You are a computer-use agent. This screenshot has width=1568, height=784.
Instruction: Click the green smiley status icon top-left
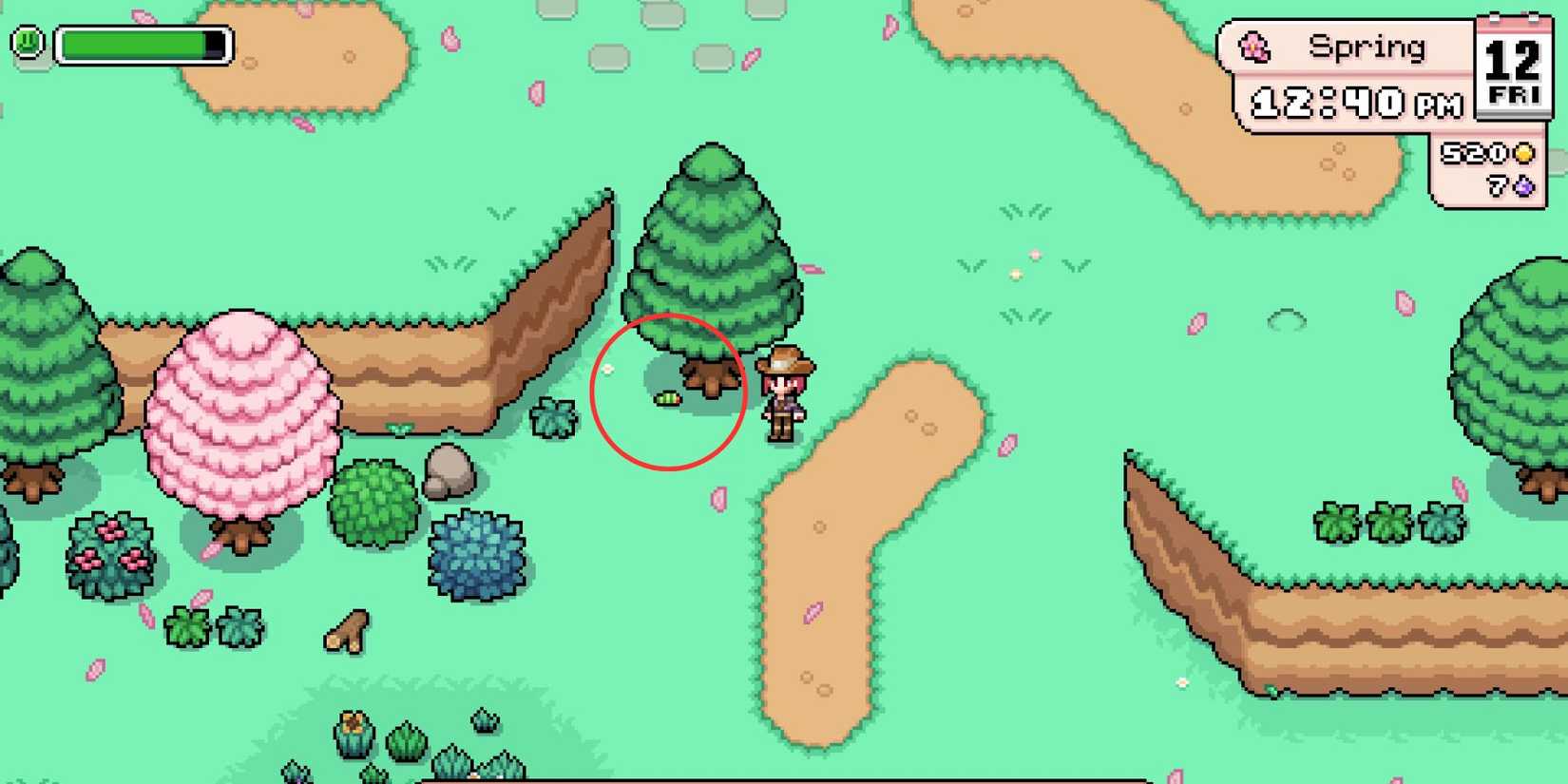[26, 41]
